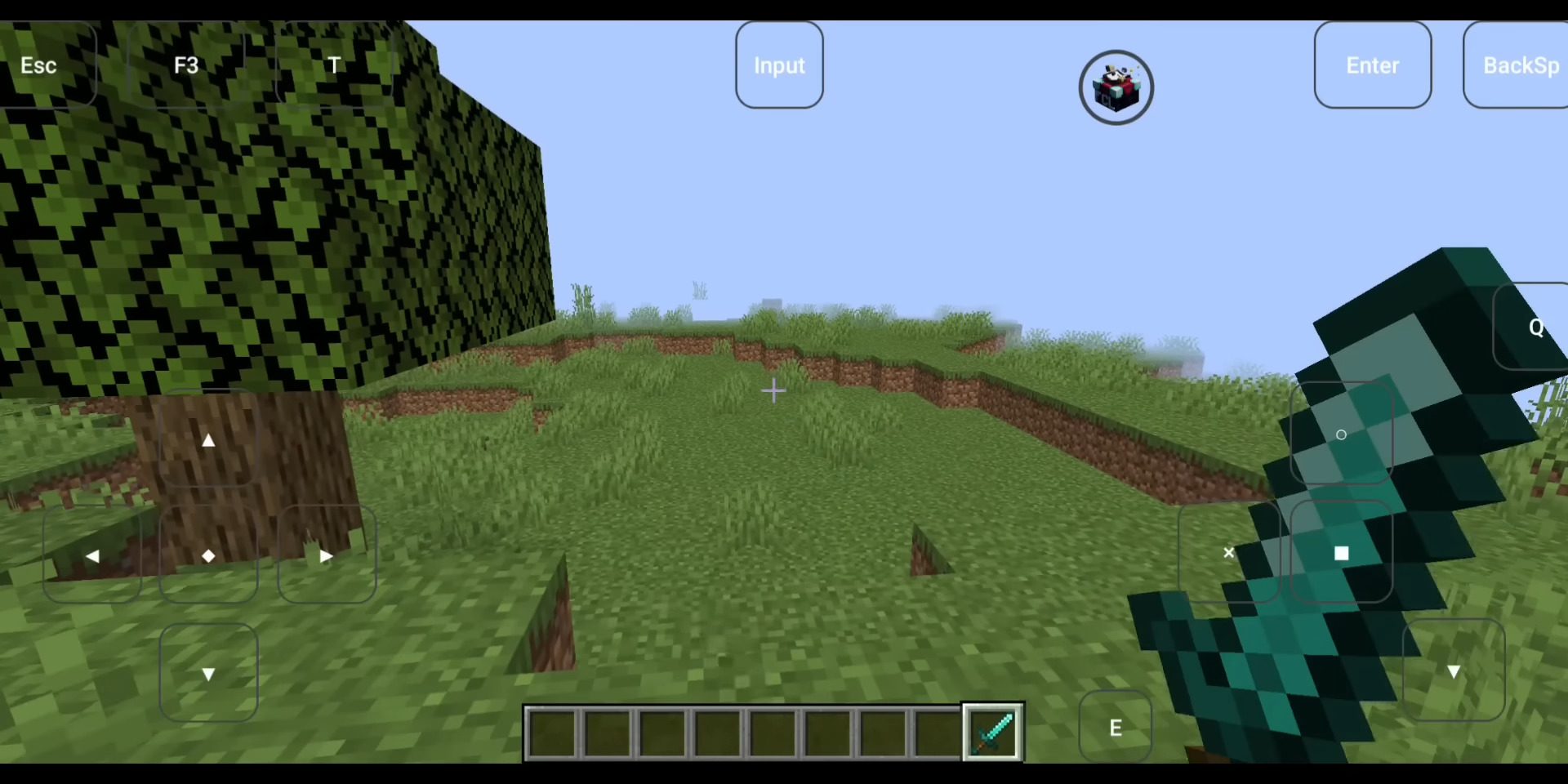1568x784 pixels.
Task: Select the diamond sword hotbar slot
Action: pyautogui.click(x=991, y=730)
